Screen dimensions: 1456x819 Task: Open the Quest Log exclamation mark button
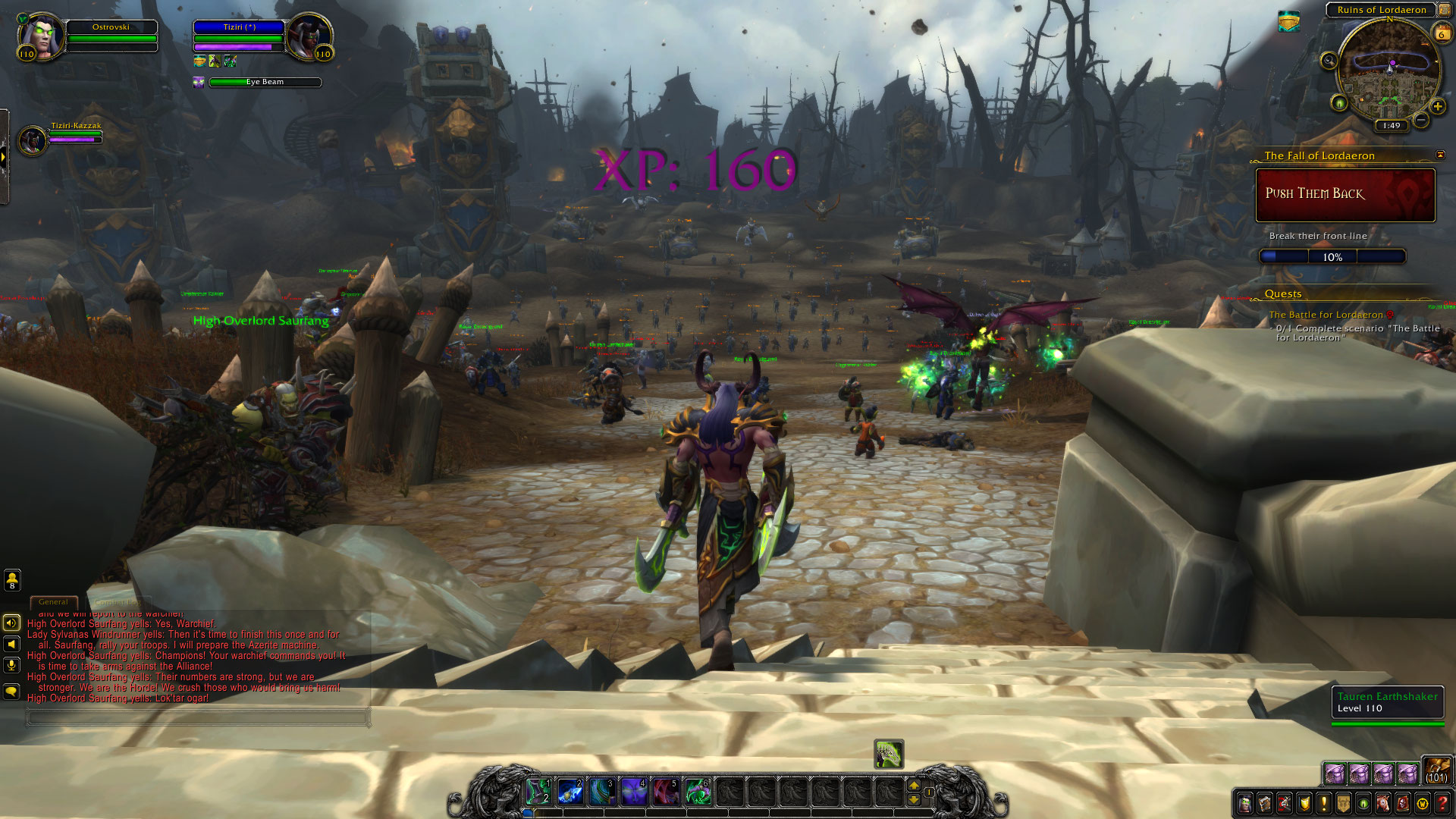point(1324,802)
